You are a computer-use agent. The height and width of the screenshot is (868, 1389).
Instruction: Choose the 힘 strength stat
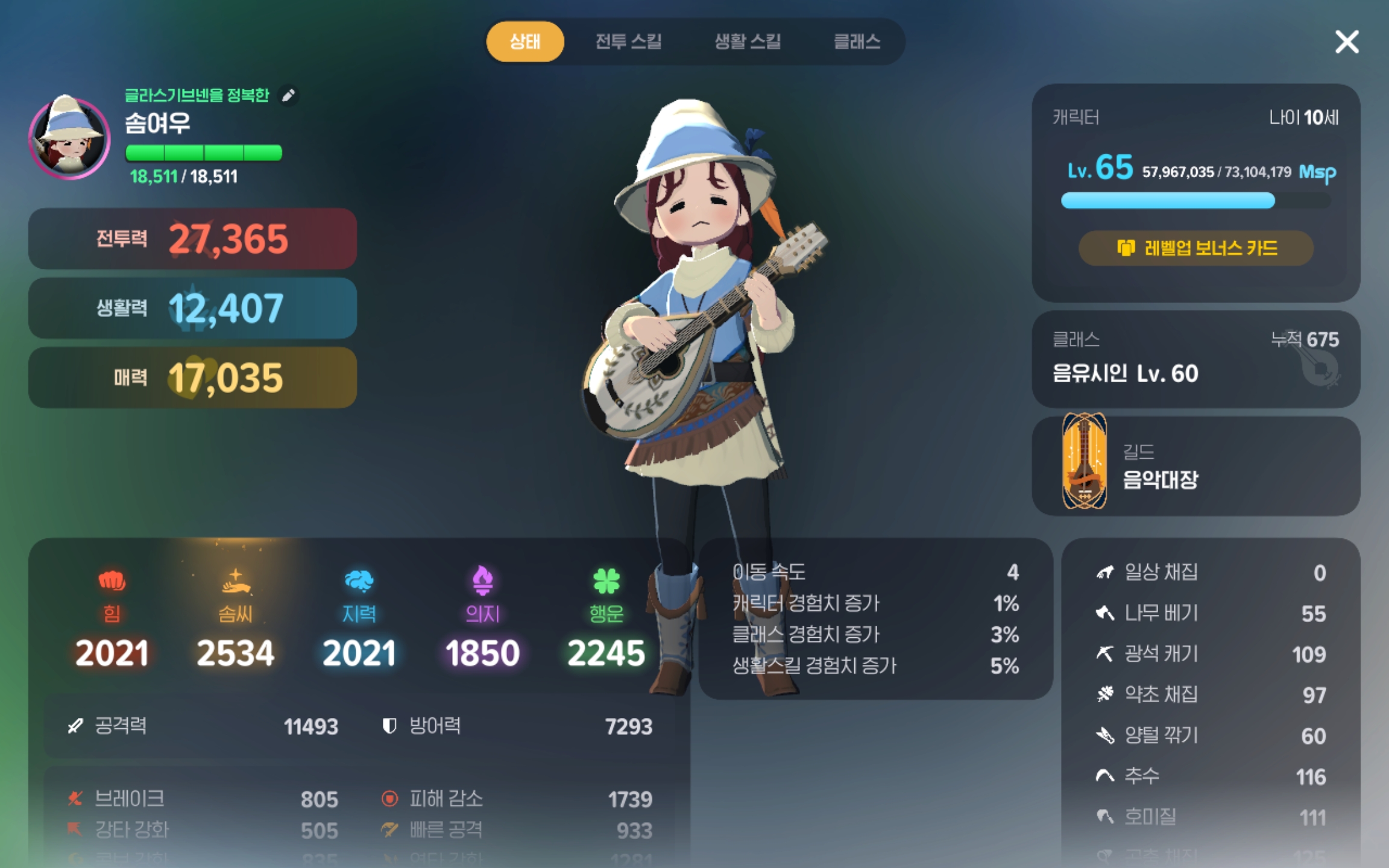(112, 618)
